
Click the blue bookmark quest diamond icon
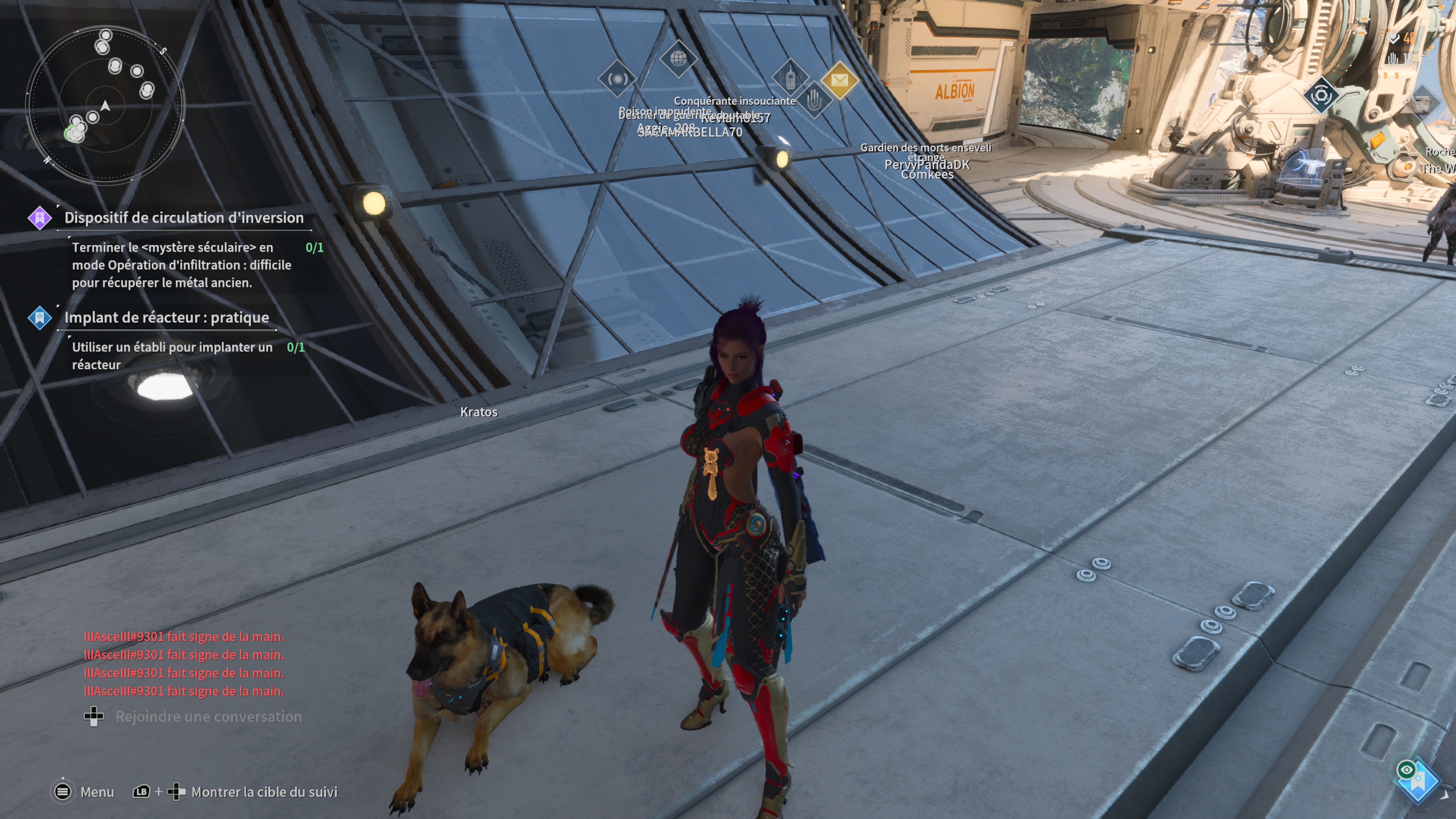click(39, 318)
